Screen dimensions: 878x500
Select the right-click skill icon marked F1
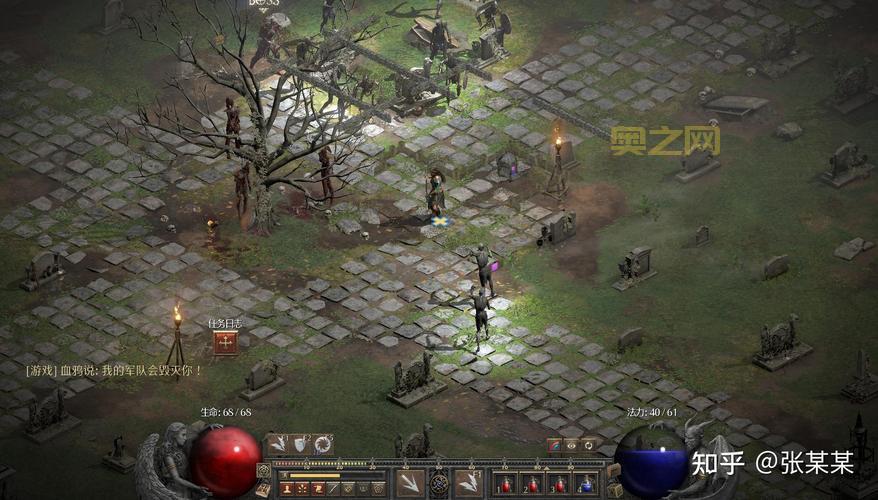[468, 483]
